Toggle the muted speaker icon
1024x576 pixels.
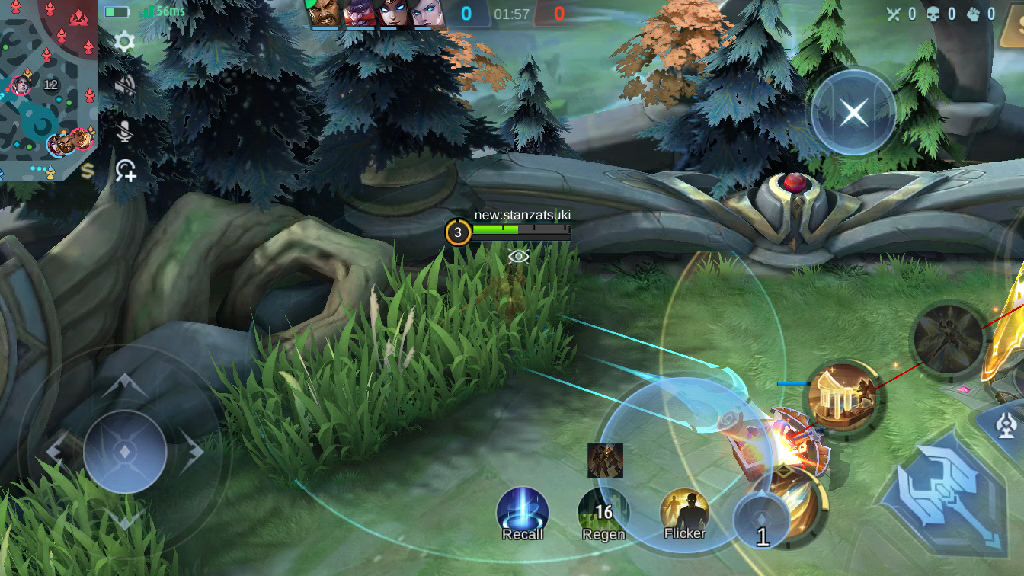click(125, 86)
